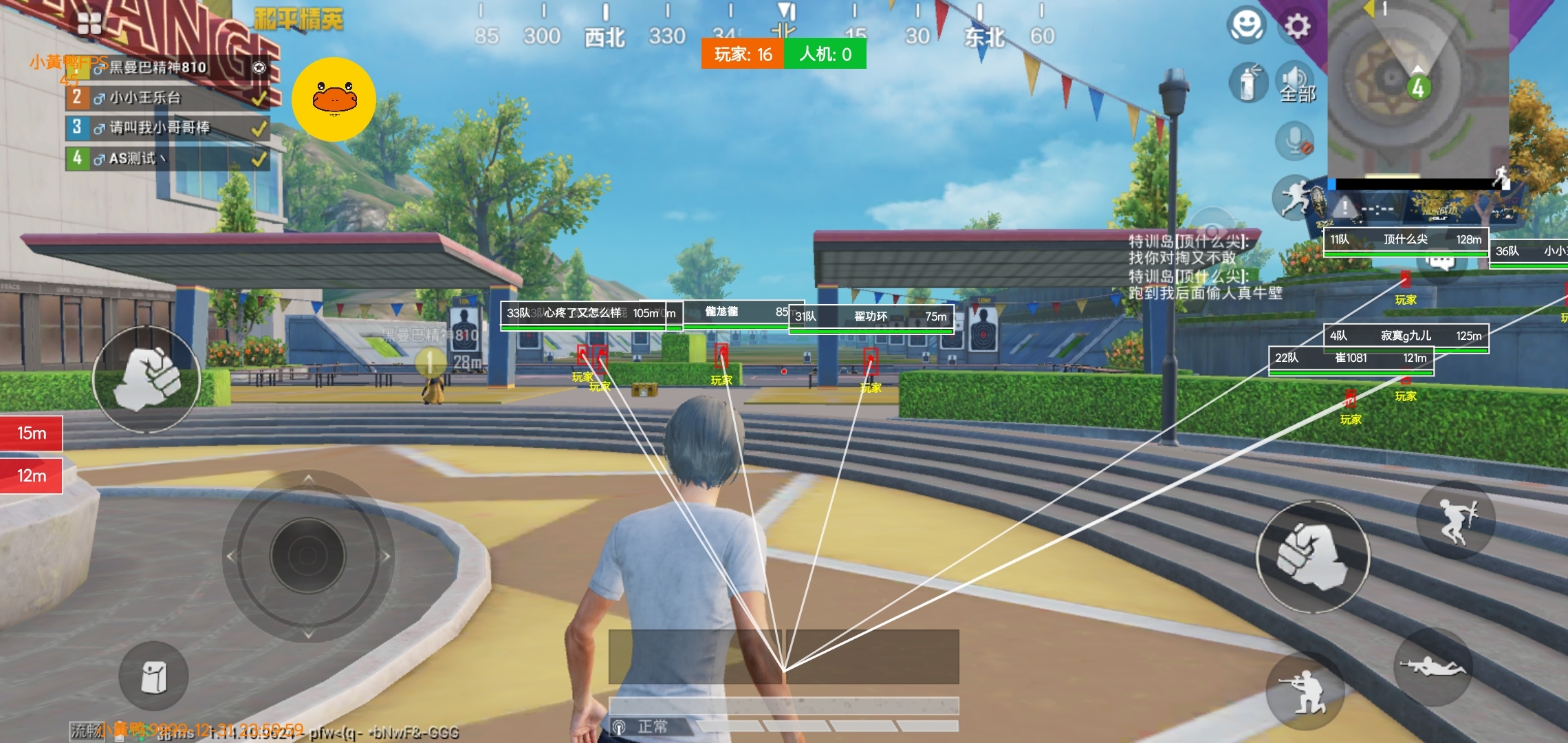Tap the movement joystick center

click(x=308, y=555)
